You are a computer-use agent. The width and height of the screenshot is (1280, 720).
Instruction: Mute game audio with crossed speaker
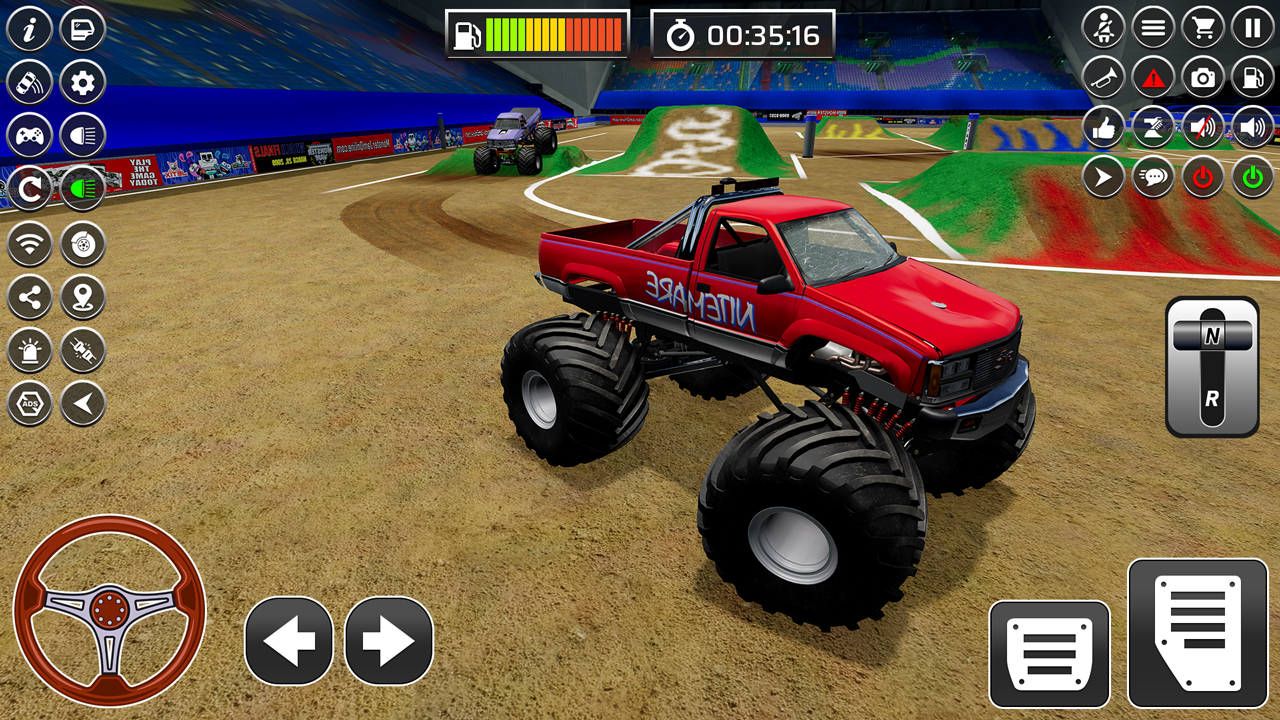1200,128
